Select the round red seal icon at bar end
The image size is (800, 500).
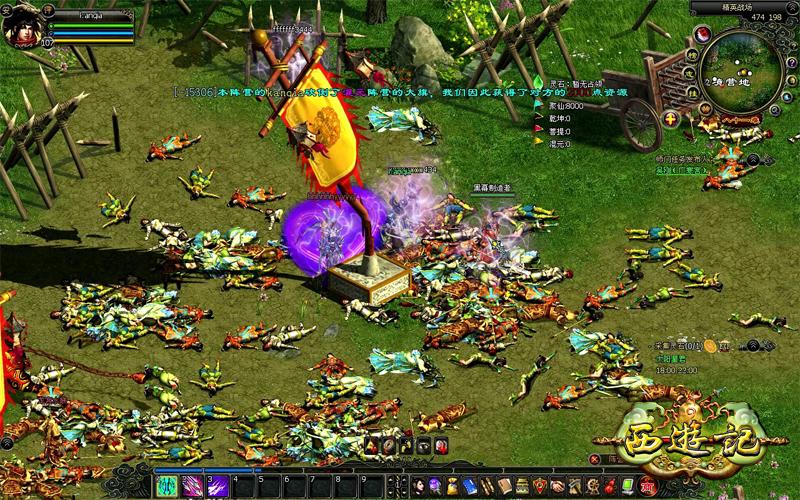tap(645, 486)
